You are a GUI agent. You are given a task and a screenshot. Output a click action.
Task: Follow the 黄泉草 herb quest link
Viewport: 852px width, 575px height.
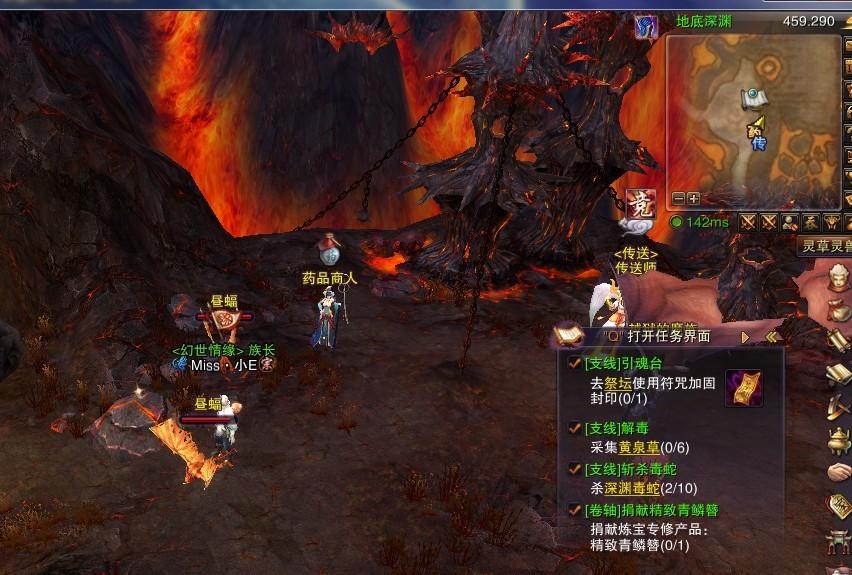click(638, 447)
